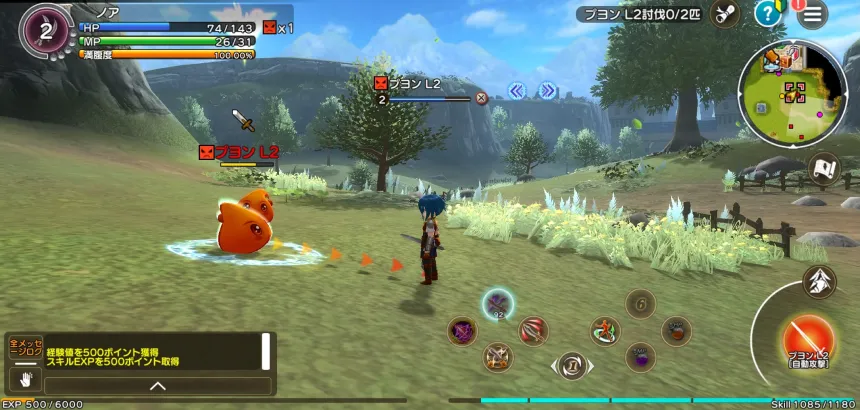Screen dimensions: 860x410
Task: Activate the highlighted sword skill with cyan ring
Action: point(498,304)
